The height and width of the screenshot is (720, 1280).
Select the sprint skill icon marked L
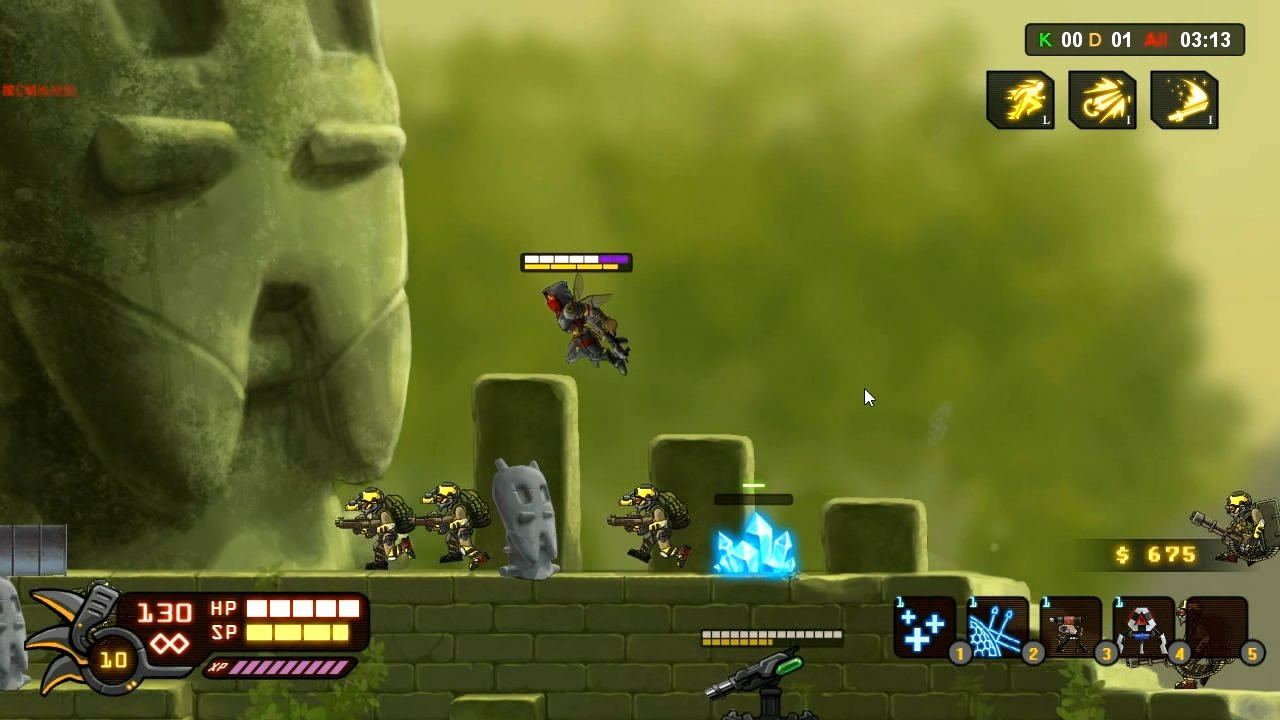(x=1020, y=100)
